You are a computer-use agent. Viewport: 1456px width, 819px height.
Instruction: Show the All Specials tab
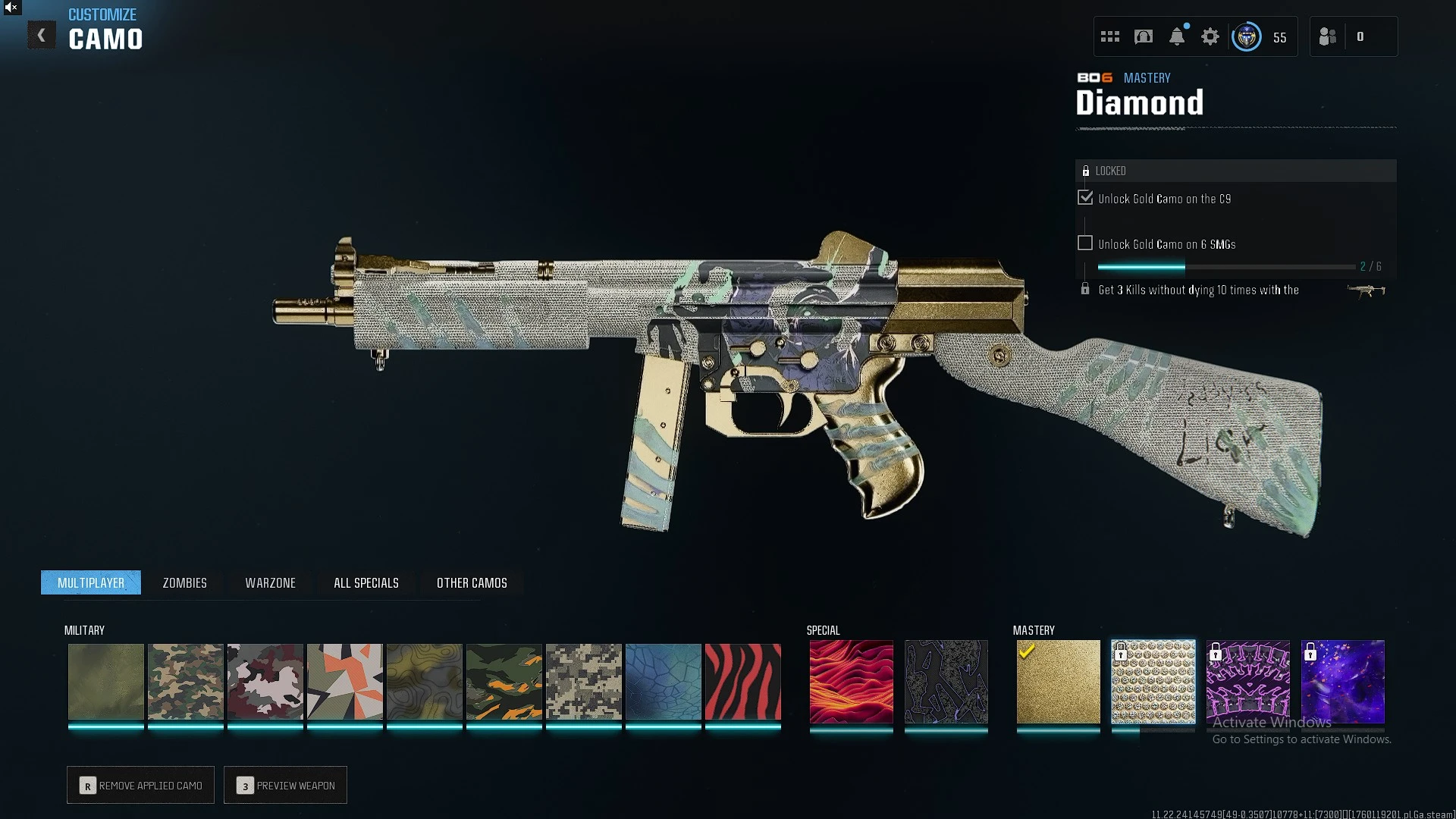(366, 582)
